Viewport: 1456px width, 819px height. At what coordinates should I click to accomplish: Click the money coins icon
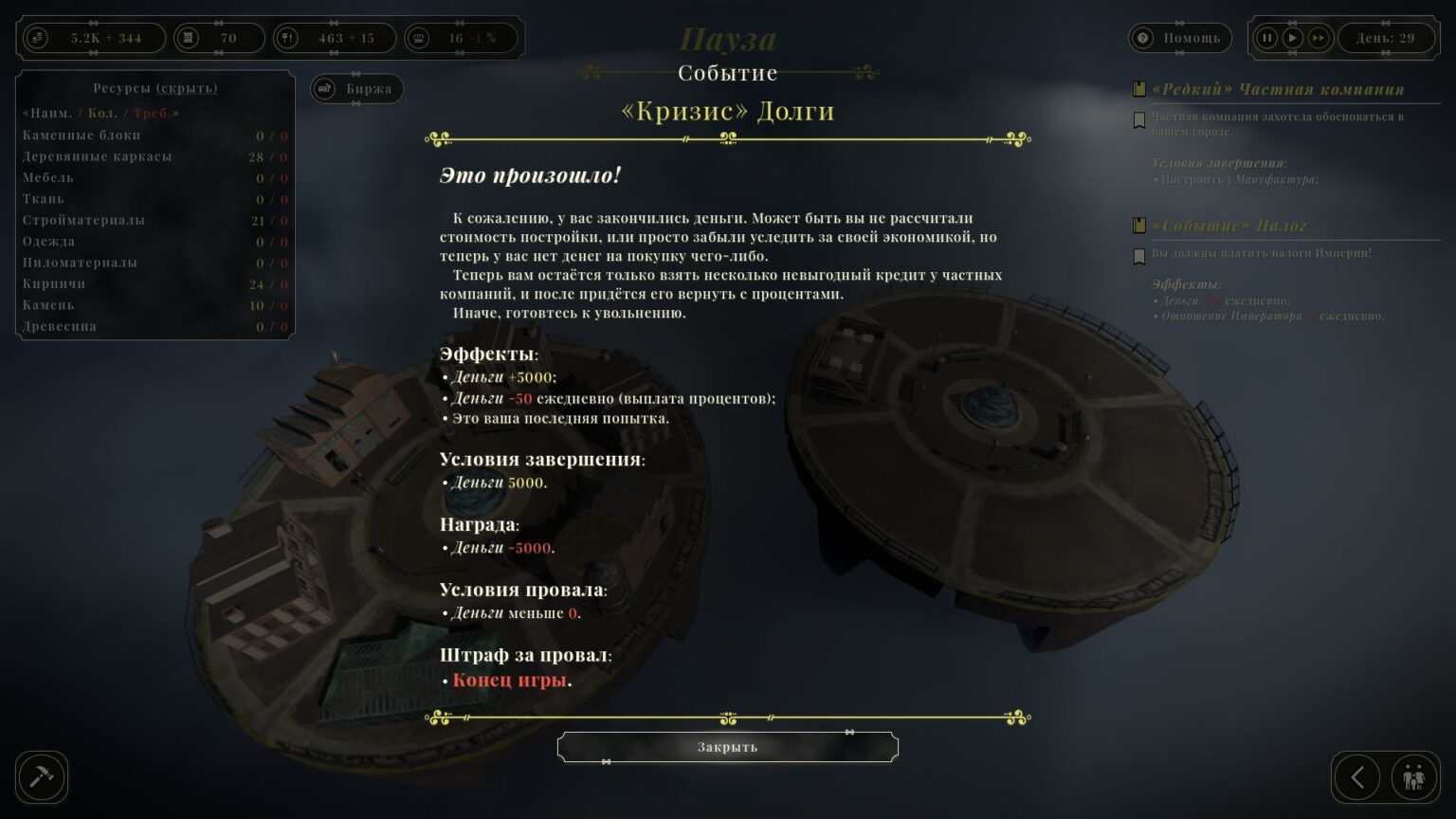[x=38, y=38]
